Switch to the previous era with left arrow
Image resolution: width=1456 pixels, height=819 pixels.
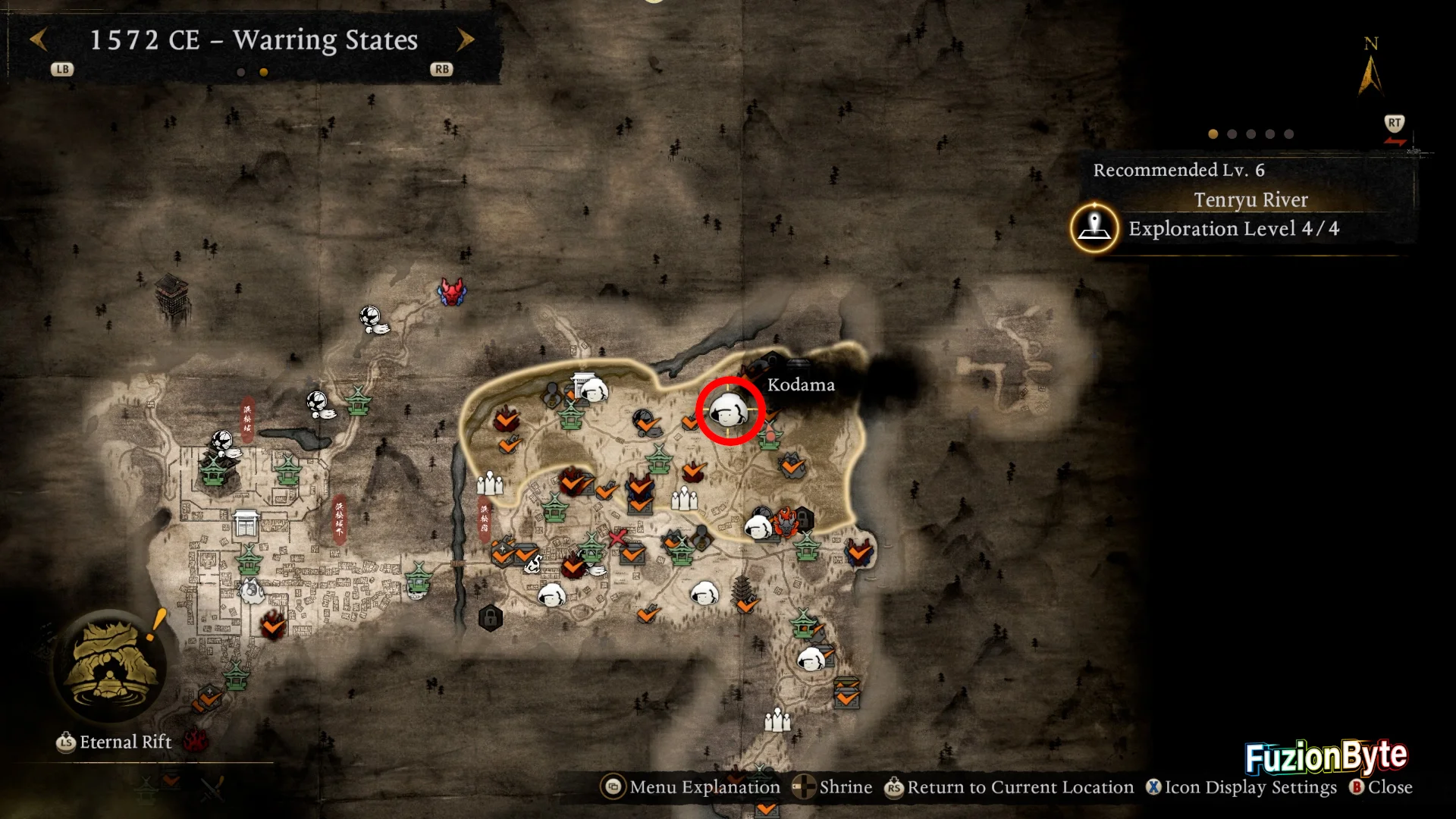[39, 39]
